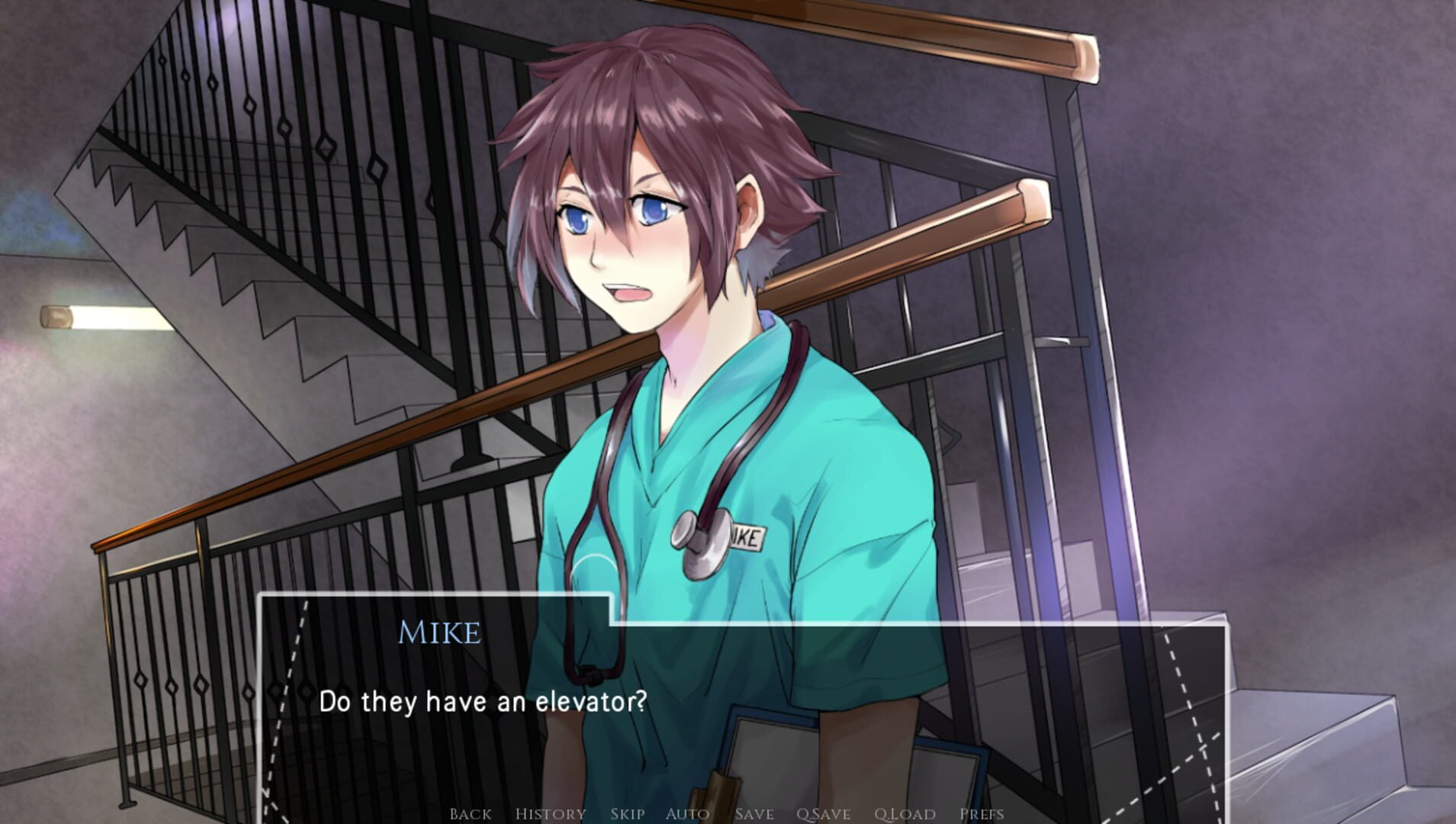Go Back to the previous dialogue line
1456x824 pixels.
[471, 813]
